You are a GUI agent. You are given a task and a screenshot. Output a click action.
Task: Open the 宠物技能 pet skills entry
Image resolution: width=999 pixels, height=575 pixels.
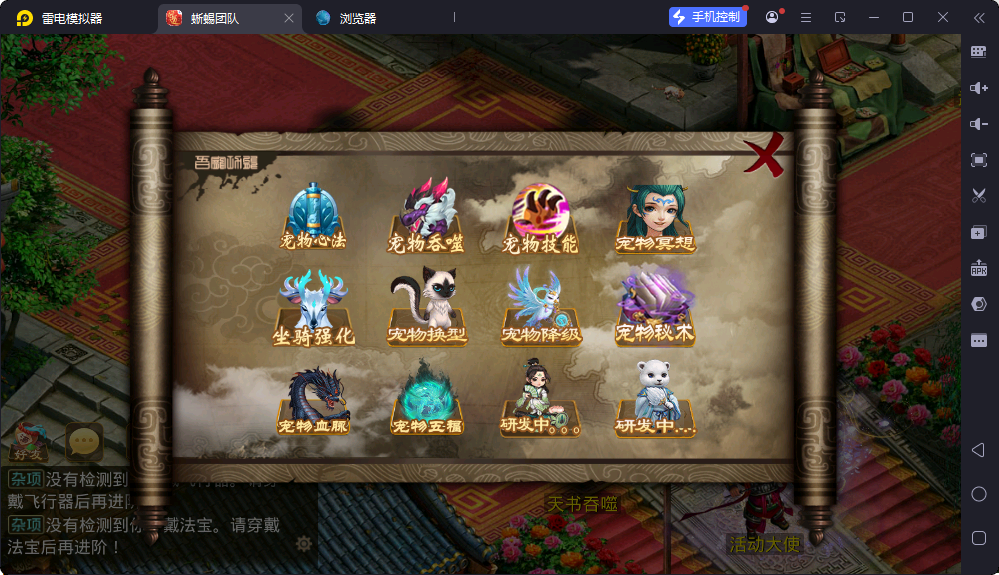tap(540, 216)
